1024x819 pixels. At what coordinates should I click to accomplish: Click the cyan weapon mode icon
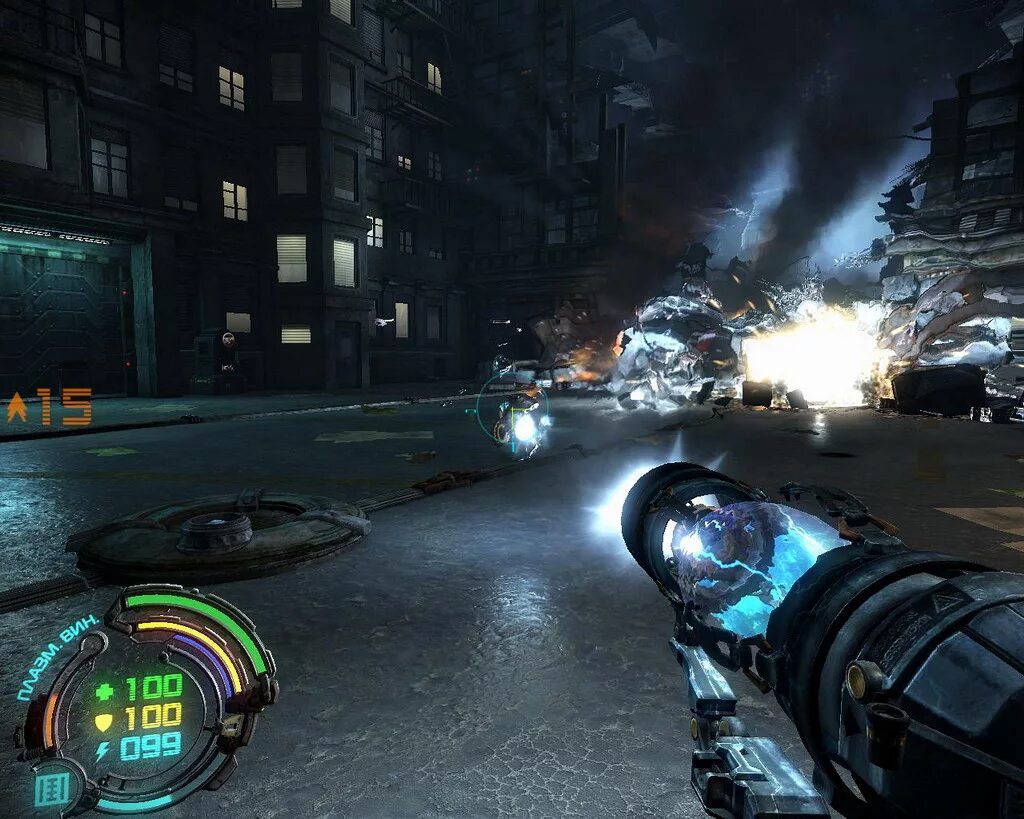(x=52, y=789)
